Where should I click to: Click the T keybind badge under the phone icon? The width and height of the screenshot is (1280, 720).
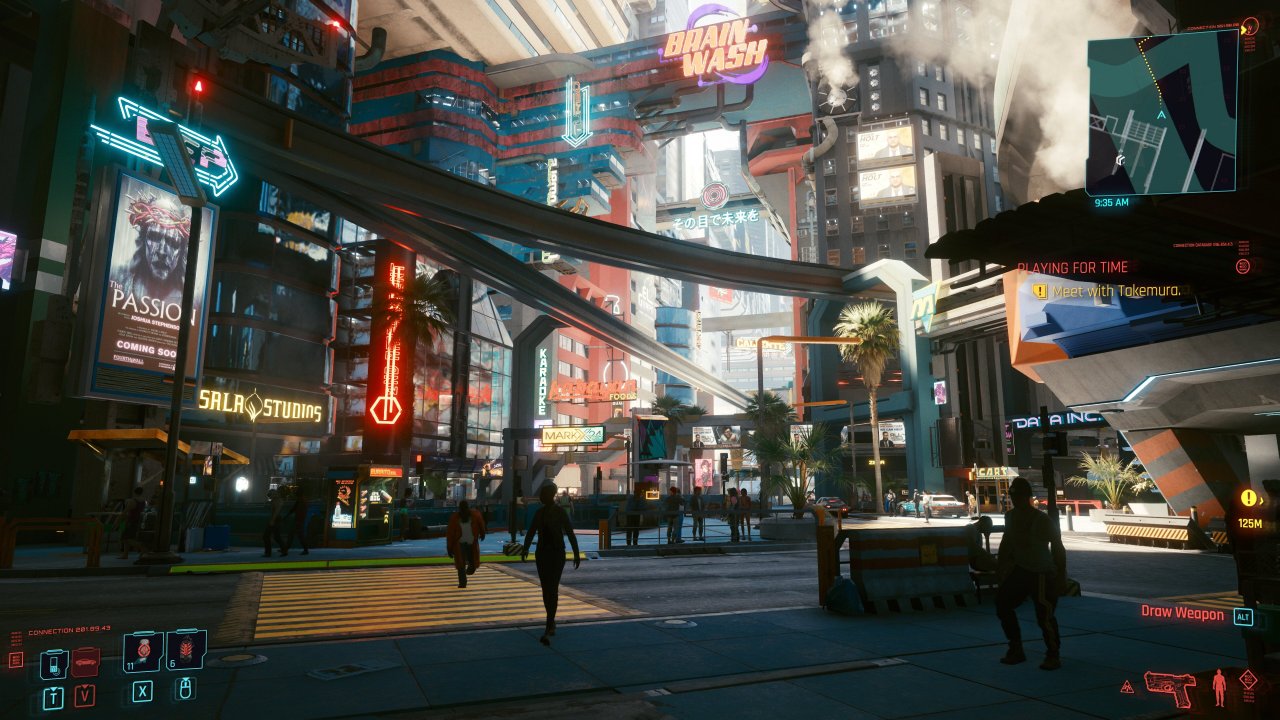(54, 695)
